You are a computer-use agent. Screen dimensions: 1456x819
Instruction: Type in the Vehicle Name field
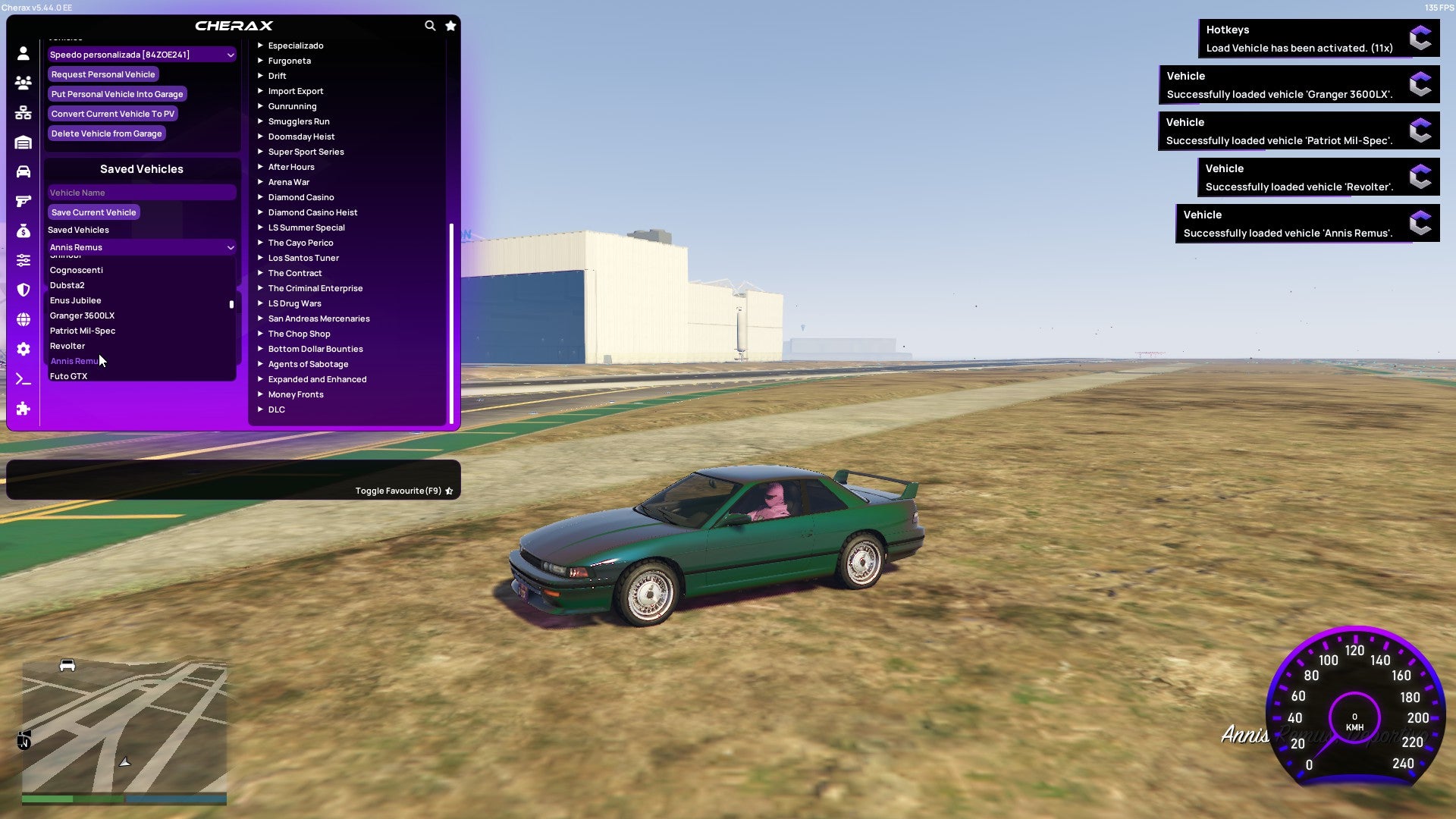point(141,192)
